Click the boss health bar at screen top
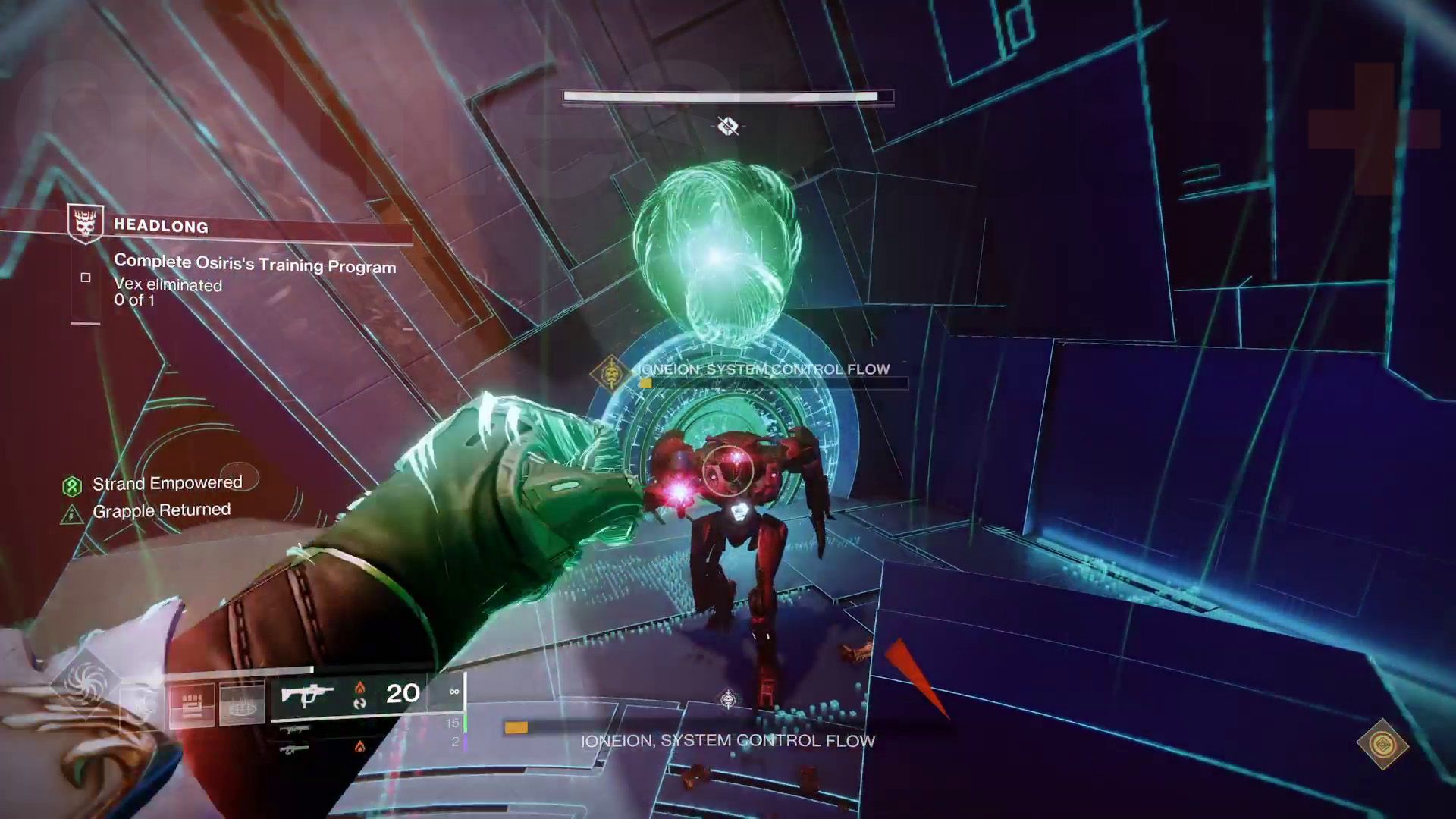 728,96
